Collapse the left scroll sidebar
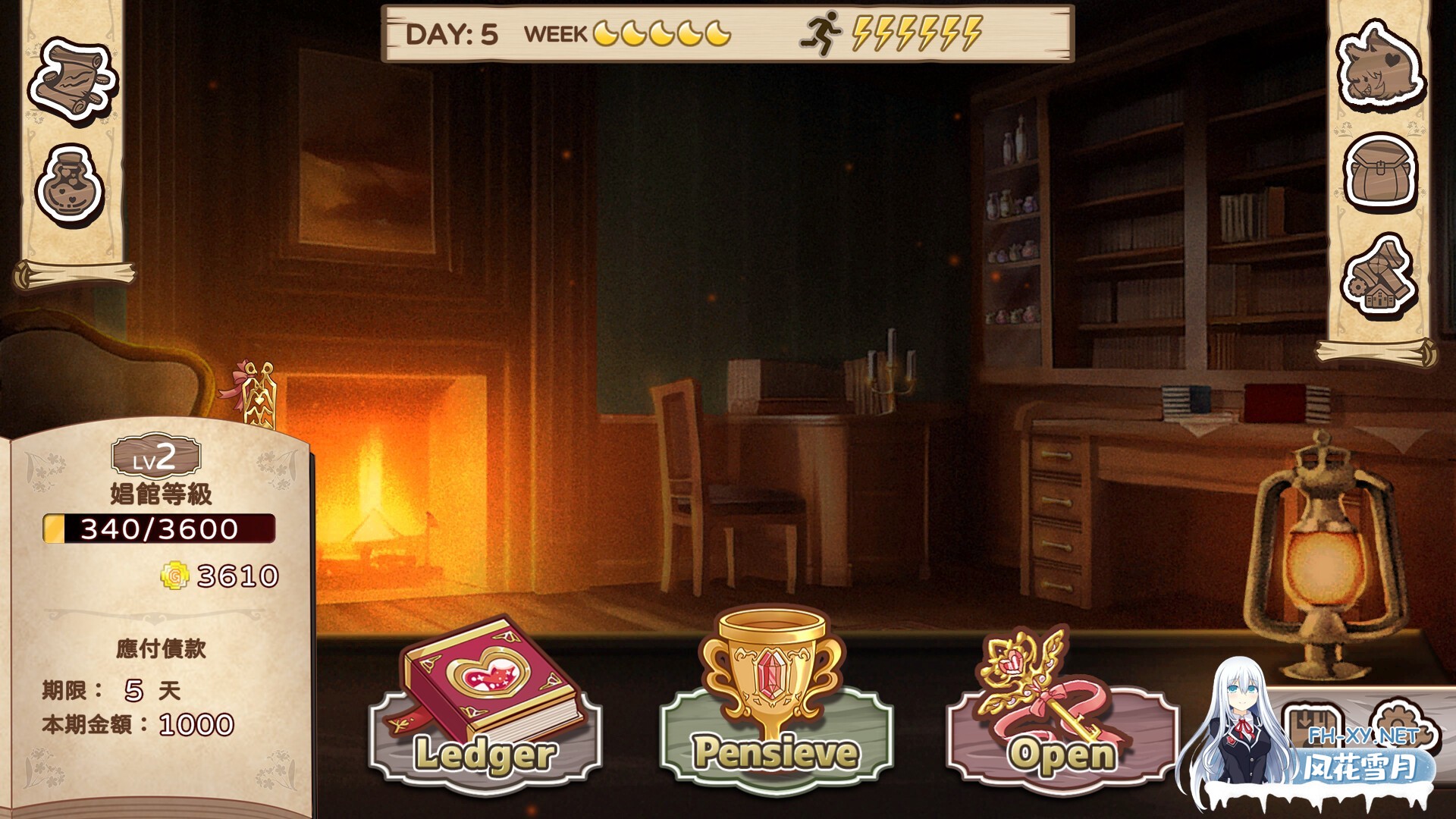This screenshot has height=819, width=1456. tap(72, 273)
